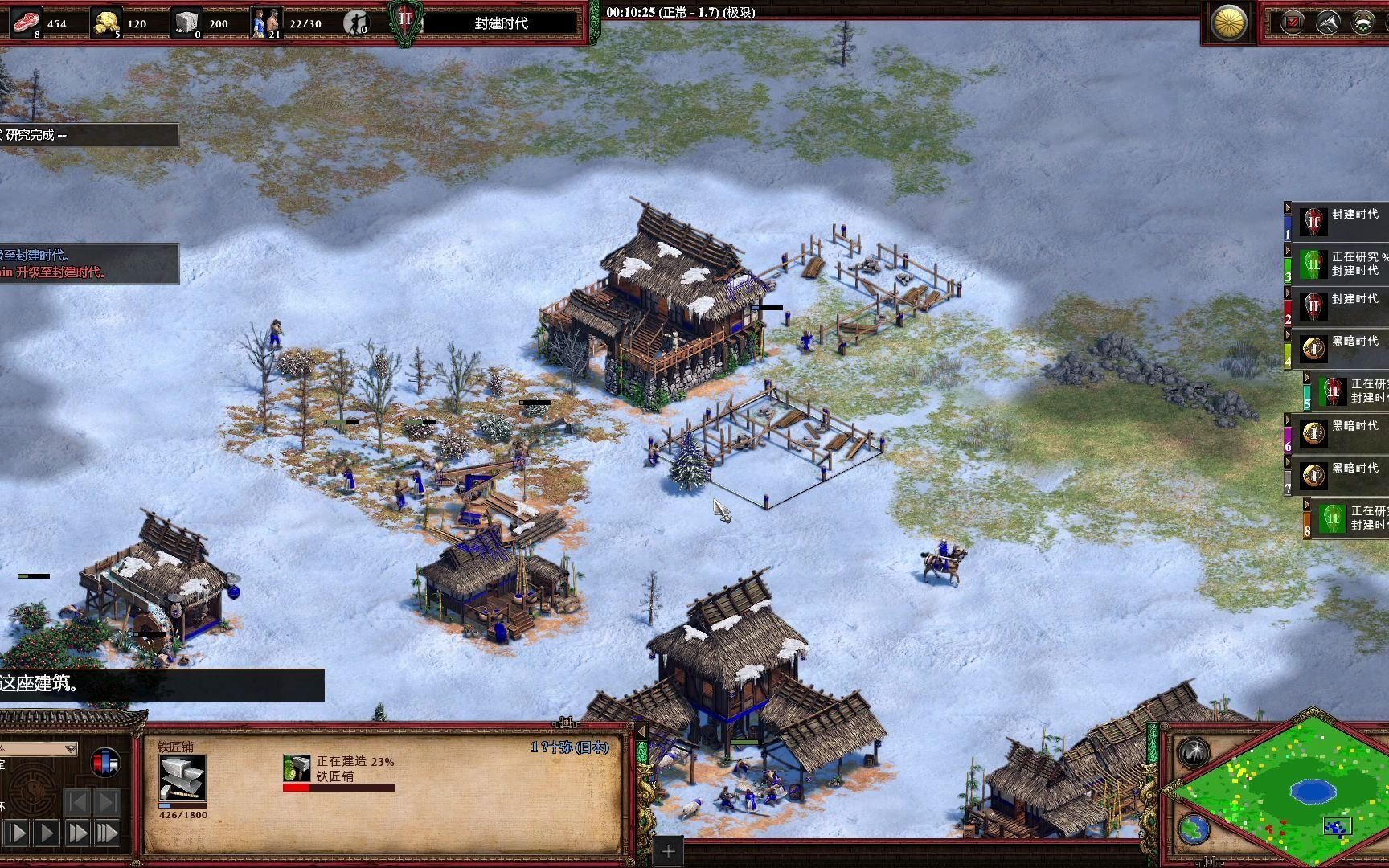Set replay to double fast-forward speed
Screen dimensions: 1389x868
pyautogui.click(x=77, y=833)
